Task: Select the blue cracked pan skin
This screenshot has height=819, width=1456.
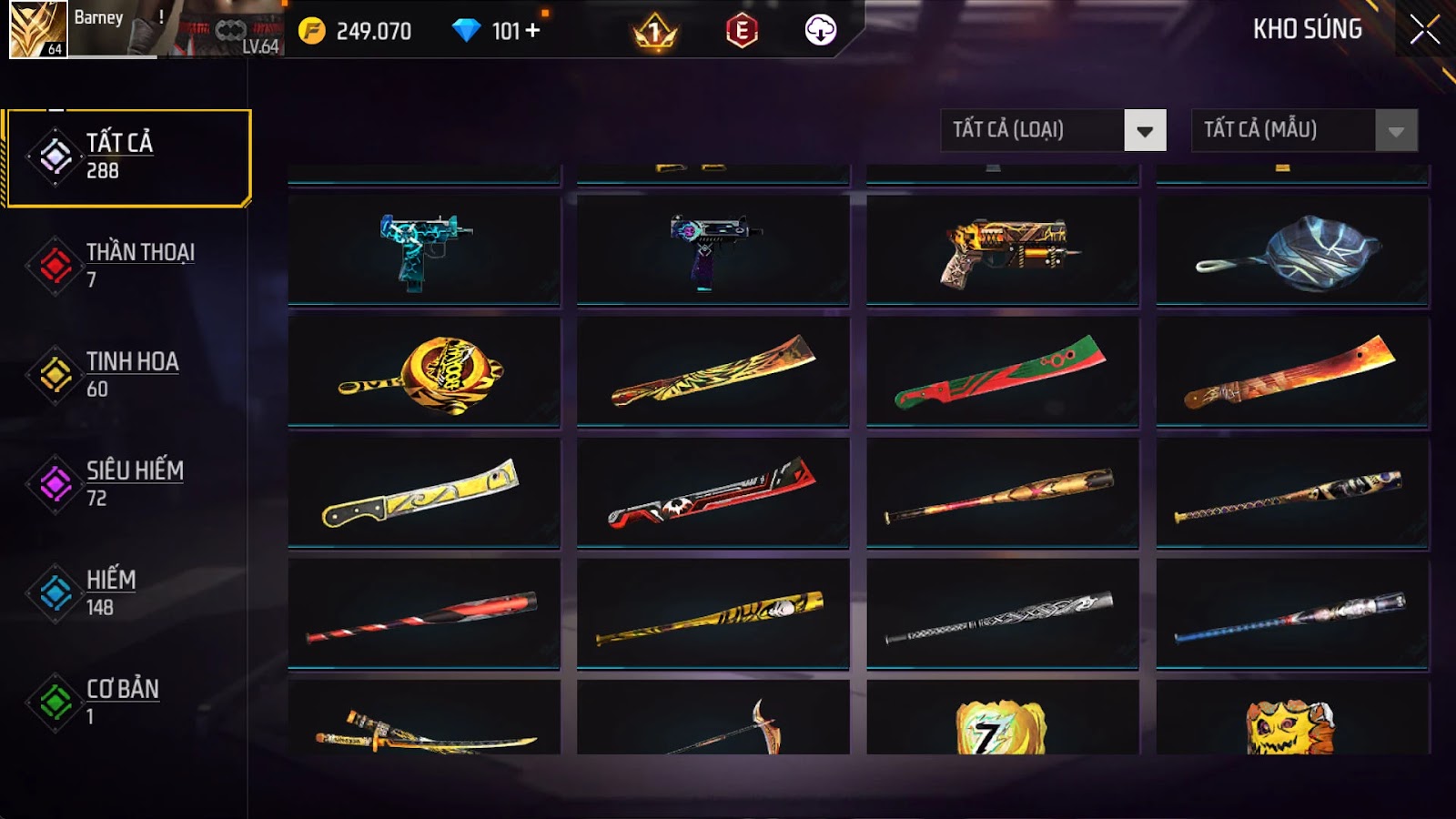Action: (x=1292, y=250)
